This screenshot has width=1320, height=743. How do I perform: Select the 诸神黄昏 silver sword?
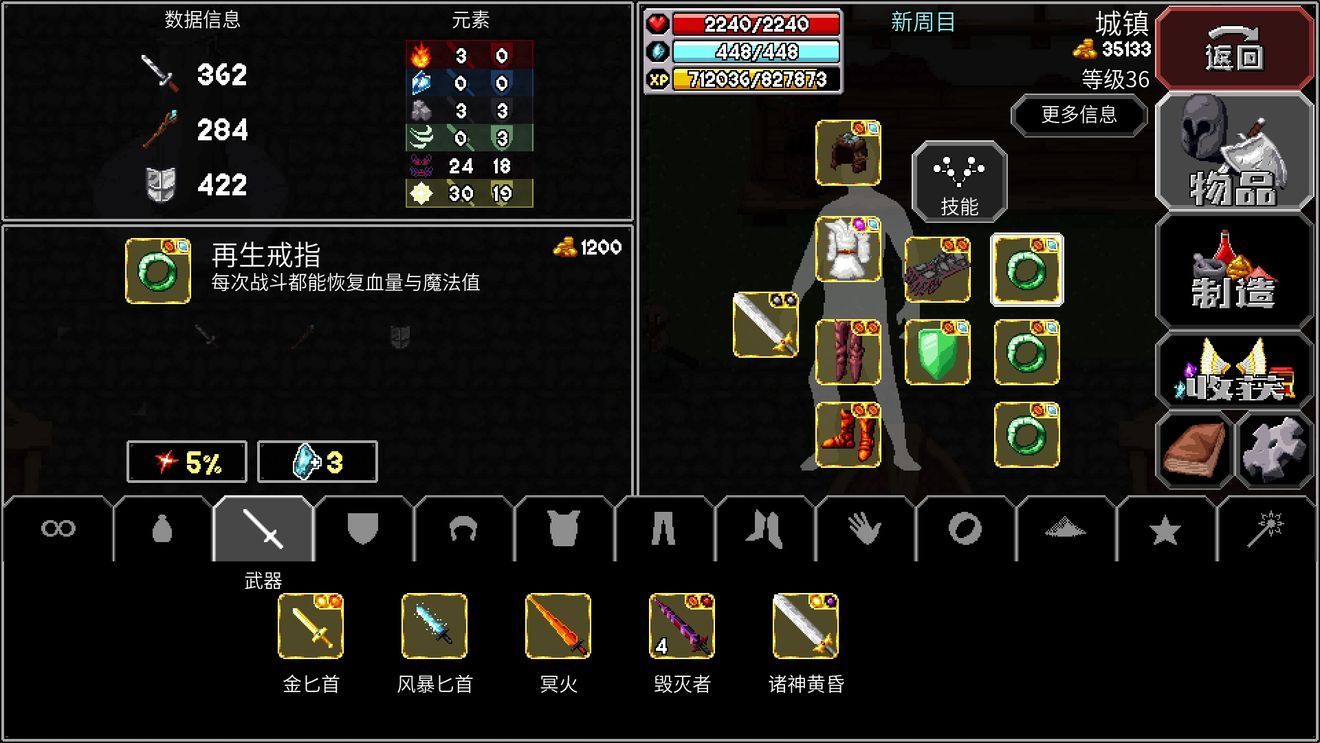point(806,627)
